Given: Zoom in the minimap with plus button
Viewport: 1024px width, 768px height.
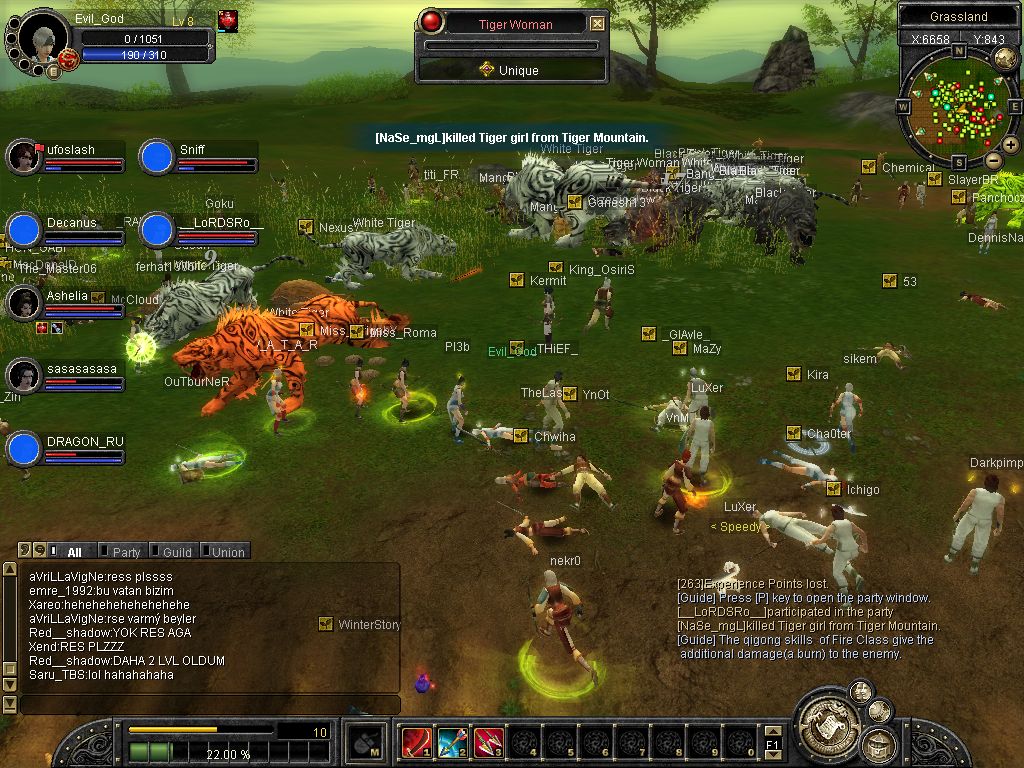Looking at the screenshot, I should click(1010, 145).
